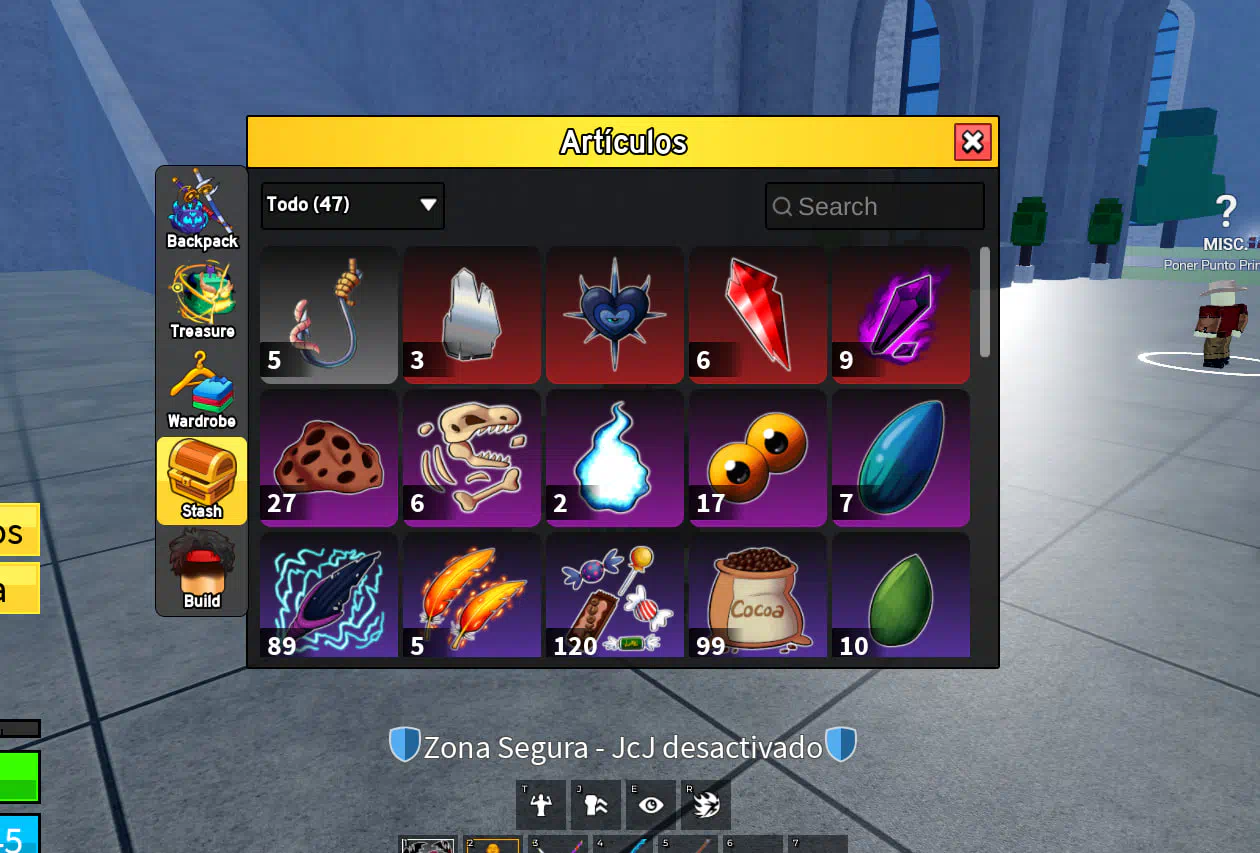1260x853 pixels.
Task: Close the Artículos window
Action: [x=972, y=142]
